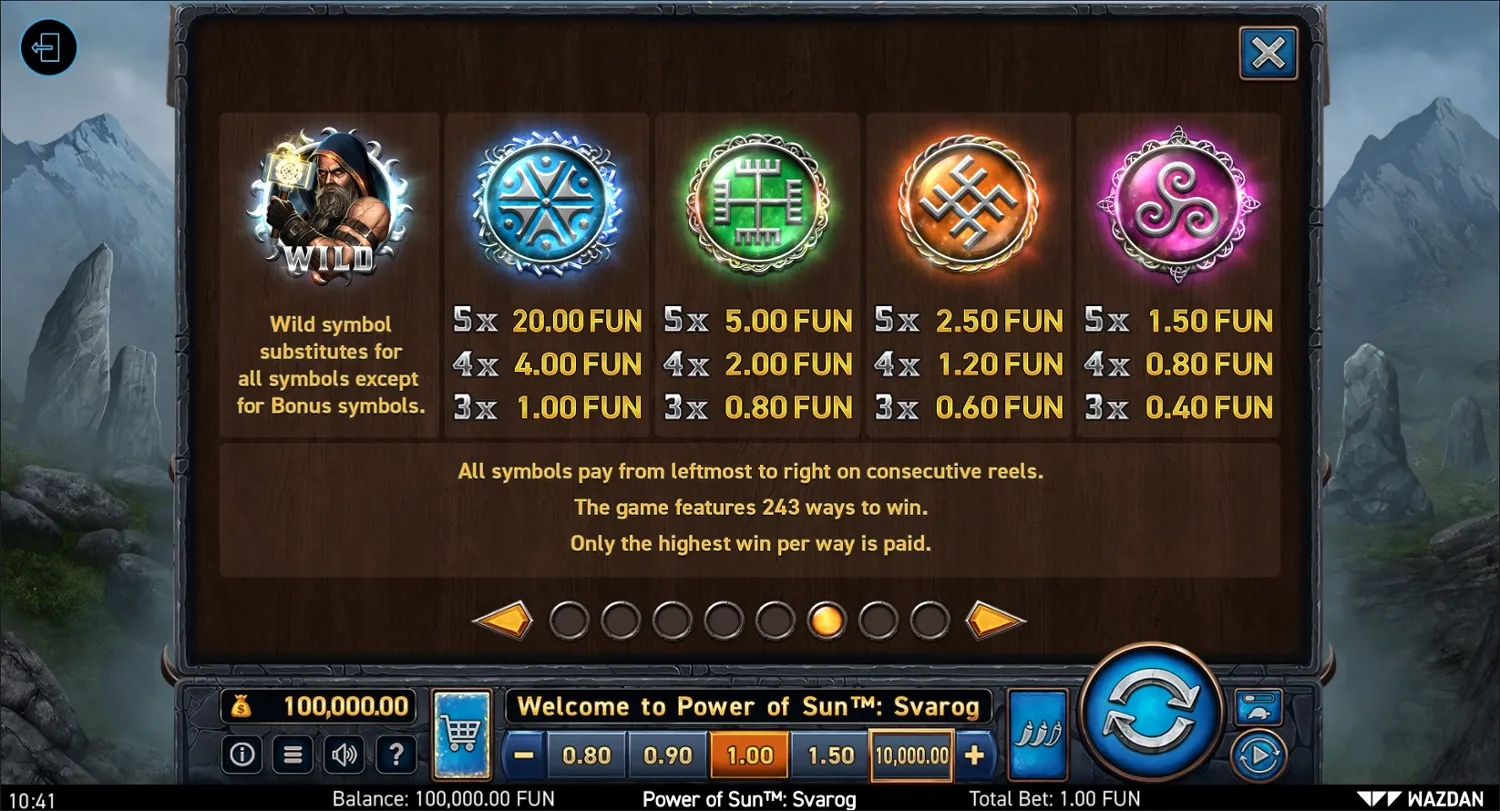This screenshot has width=1500, height=811.
Task: Click the balance display showing 100,000.00
Action: point(318,706)
